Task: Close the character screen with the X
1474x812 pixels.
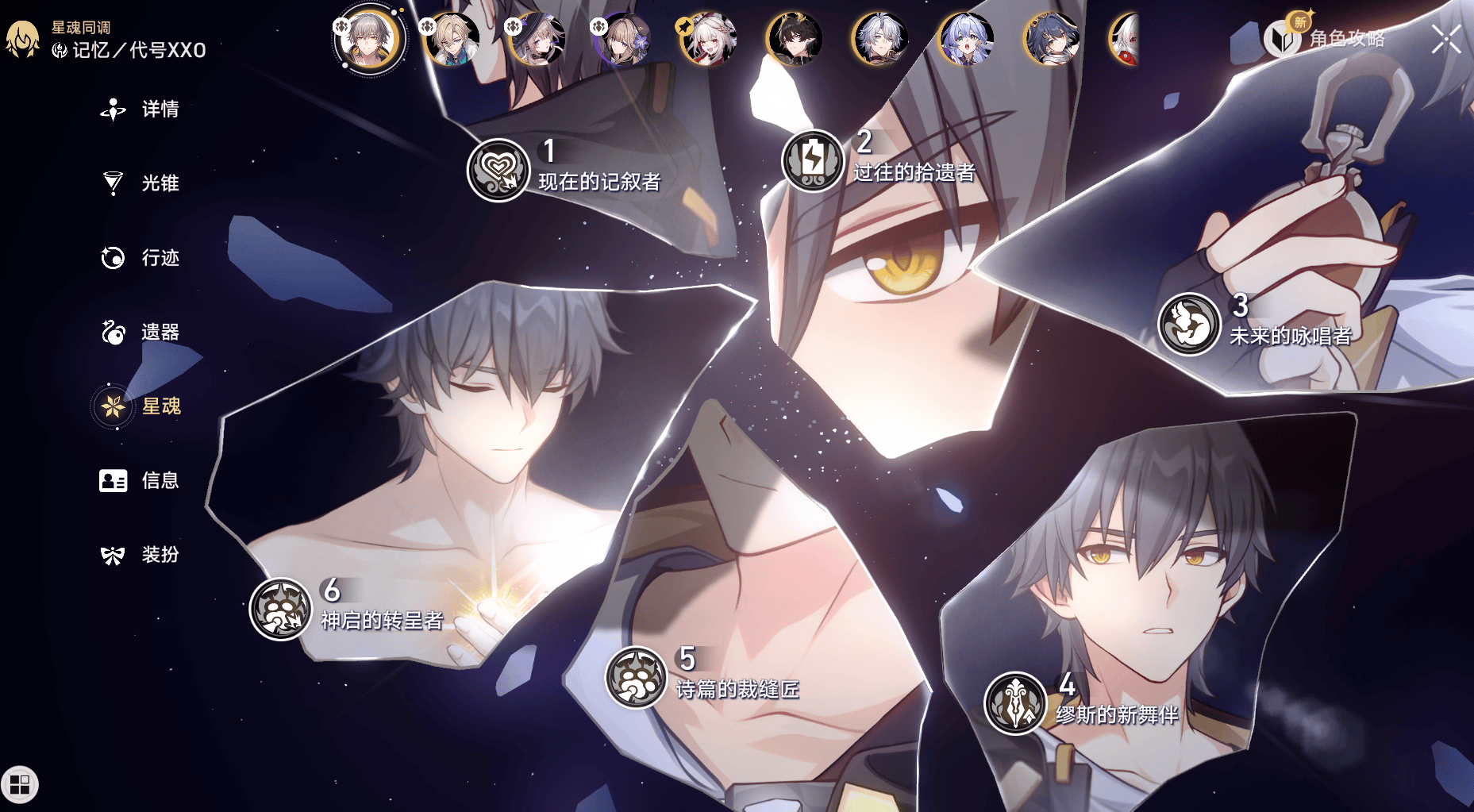Action: (1445, 39)
